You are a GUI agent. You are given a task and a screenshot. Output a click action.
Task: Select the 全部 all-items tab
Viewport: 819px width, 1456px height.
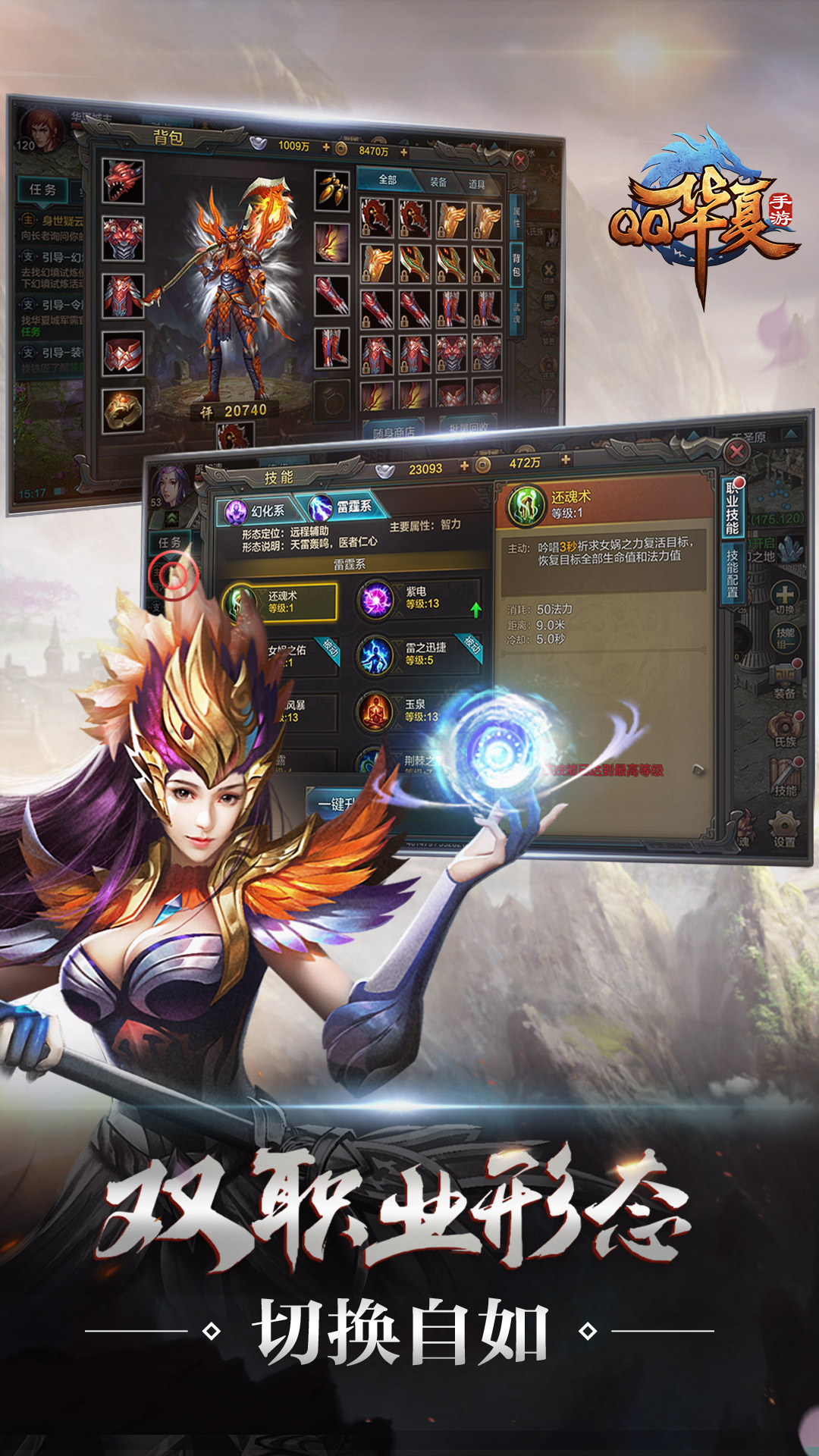(388, 180)
